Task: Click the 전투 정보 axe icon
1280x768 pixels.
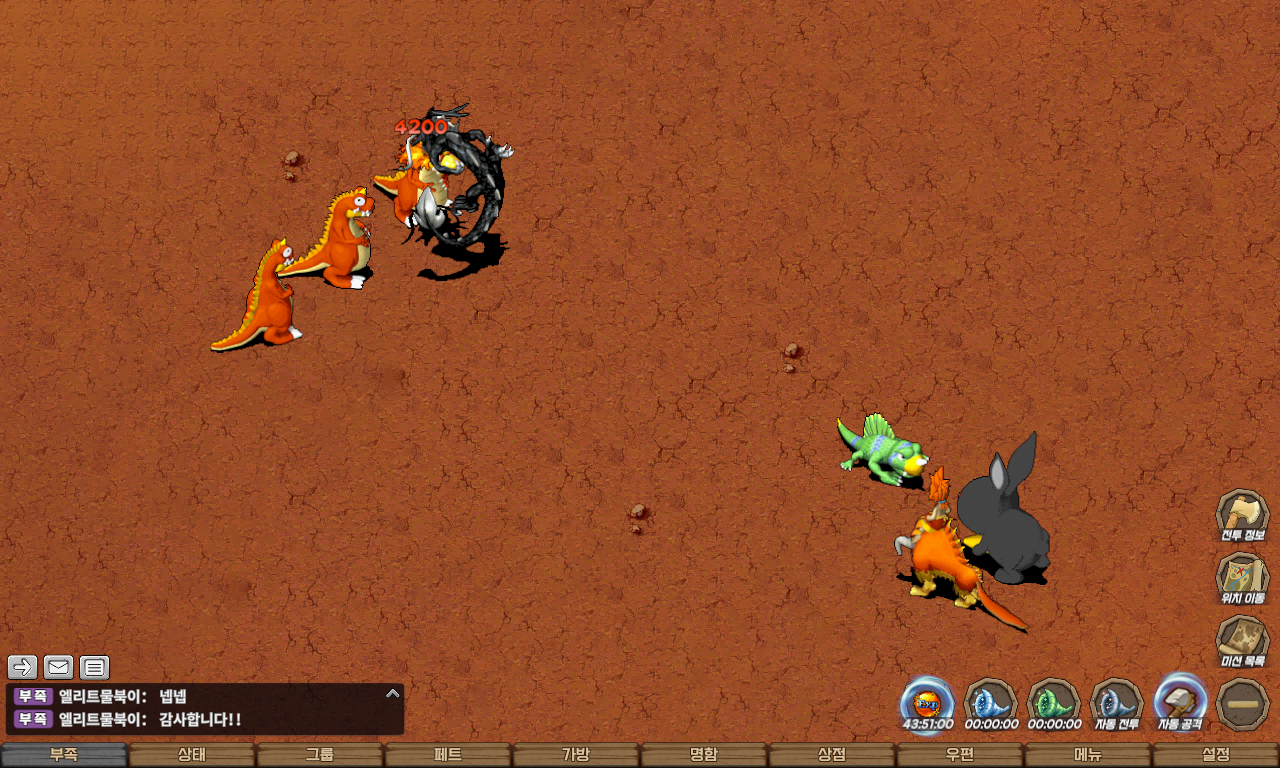Action: [x=1242, y=514]
